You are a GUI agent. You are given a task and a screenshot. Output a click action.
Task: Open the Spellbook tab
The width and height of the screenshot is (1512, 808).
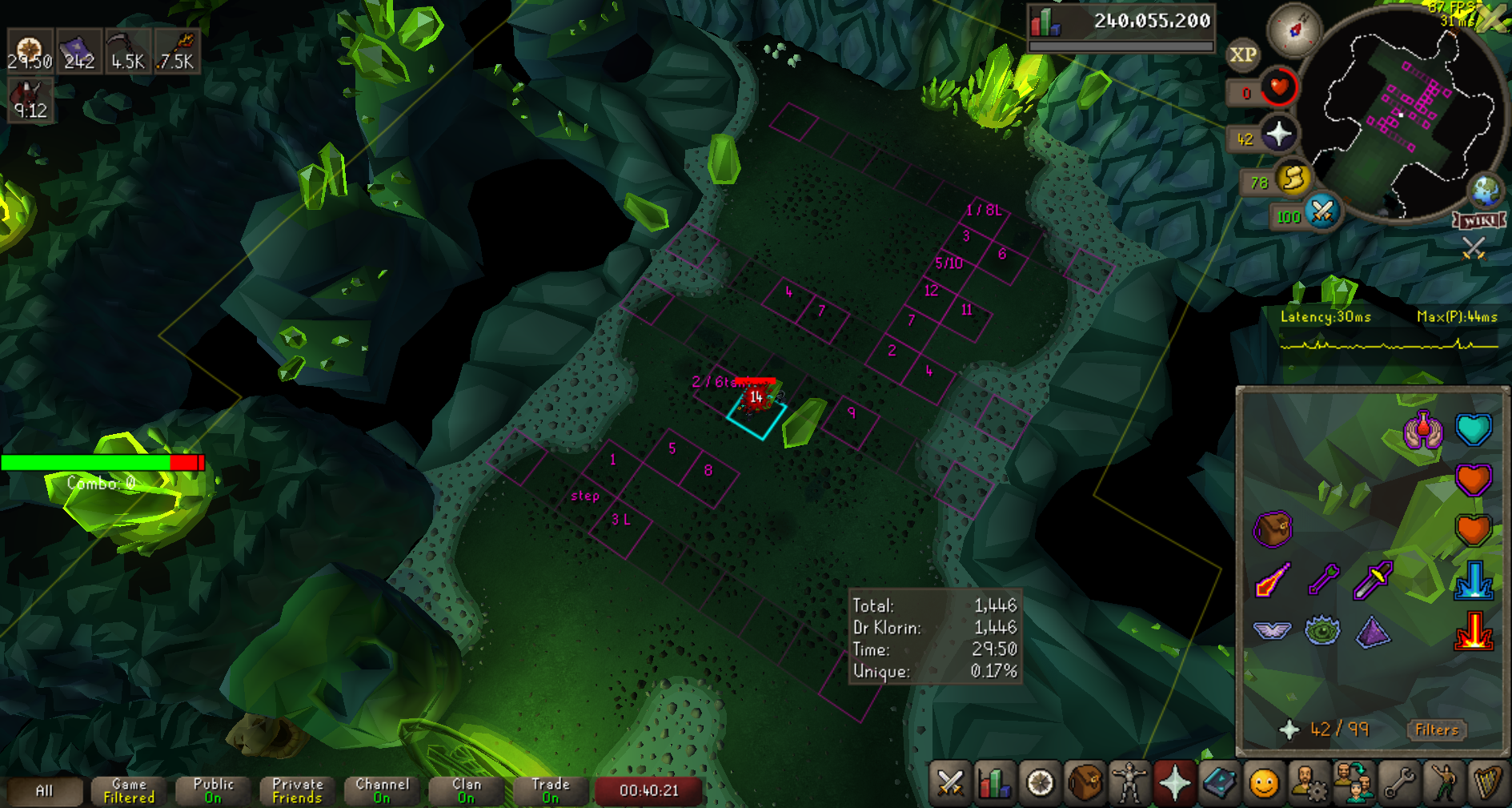pyautogui.click(x=1219, y=782)
